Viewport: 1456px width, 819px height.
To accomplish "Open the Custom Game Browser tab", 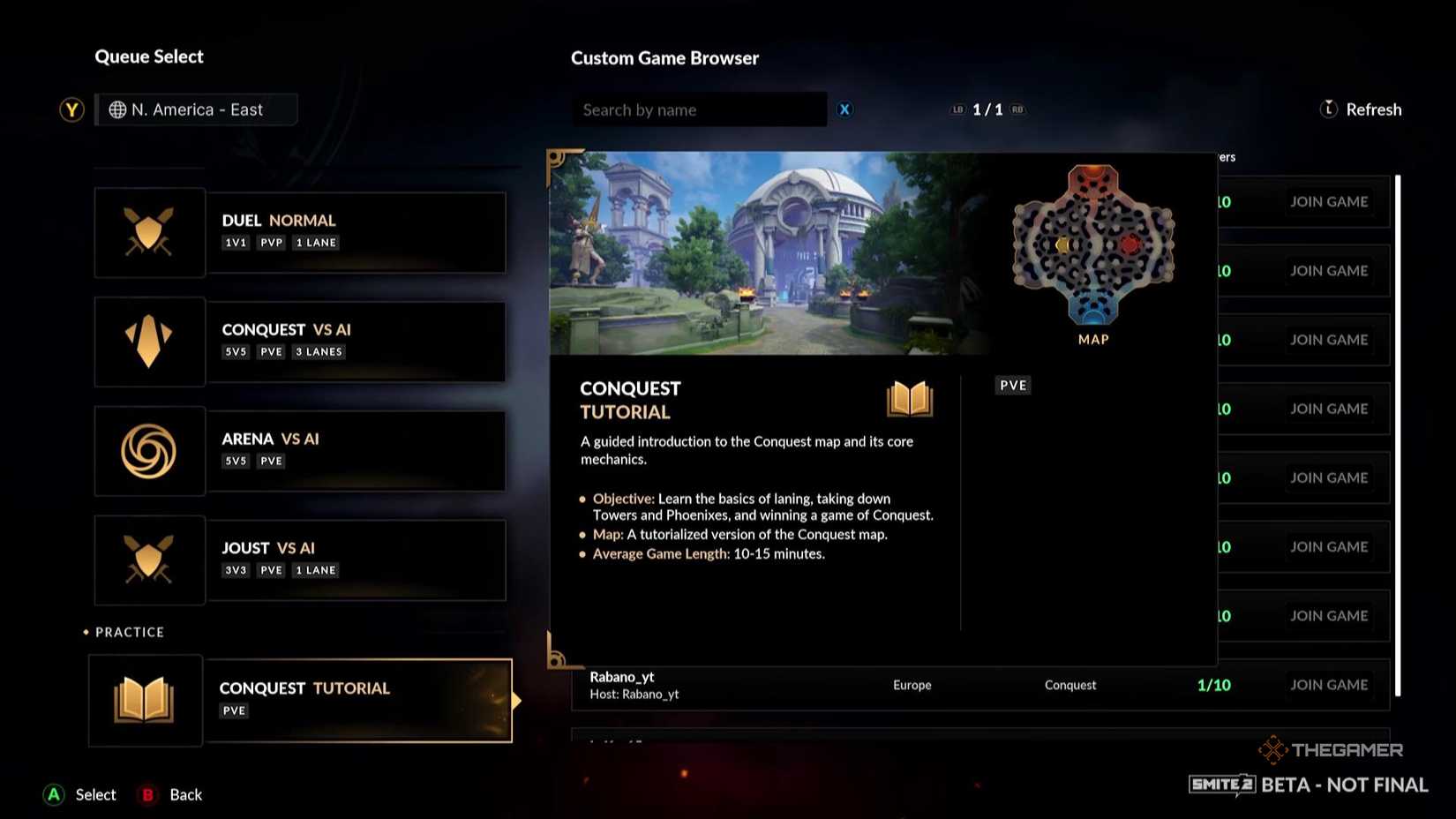I will tap(664, 57).
